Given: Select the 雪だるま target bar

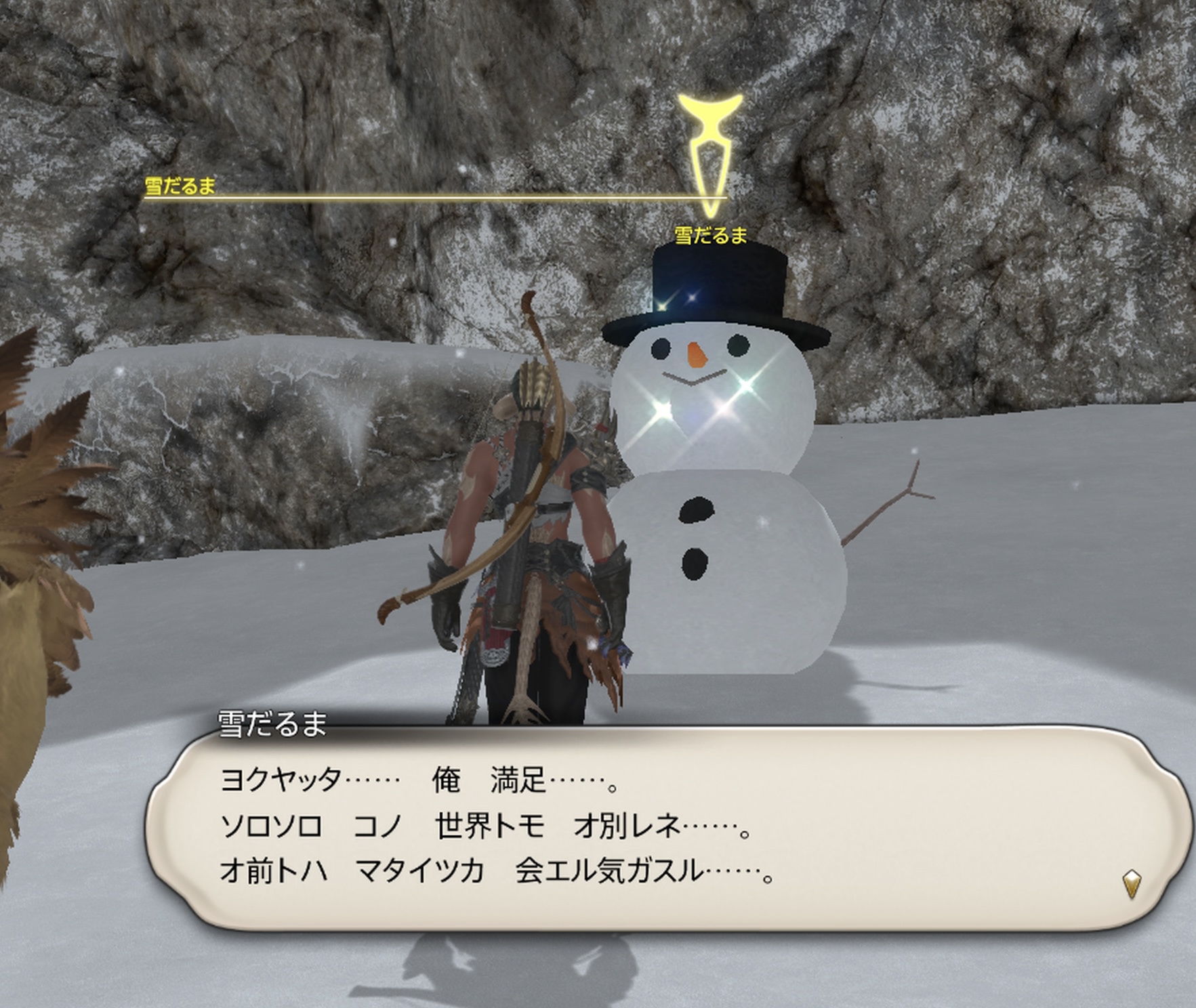Looking at the screenshot, I should point(434,196).
